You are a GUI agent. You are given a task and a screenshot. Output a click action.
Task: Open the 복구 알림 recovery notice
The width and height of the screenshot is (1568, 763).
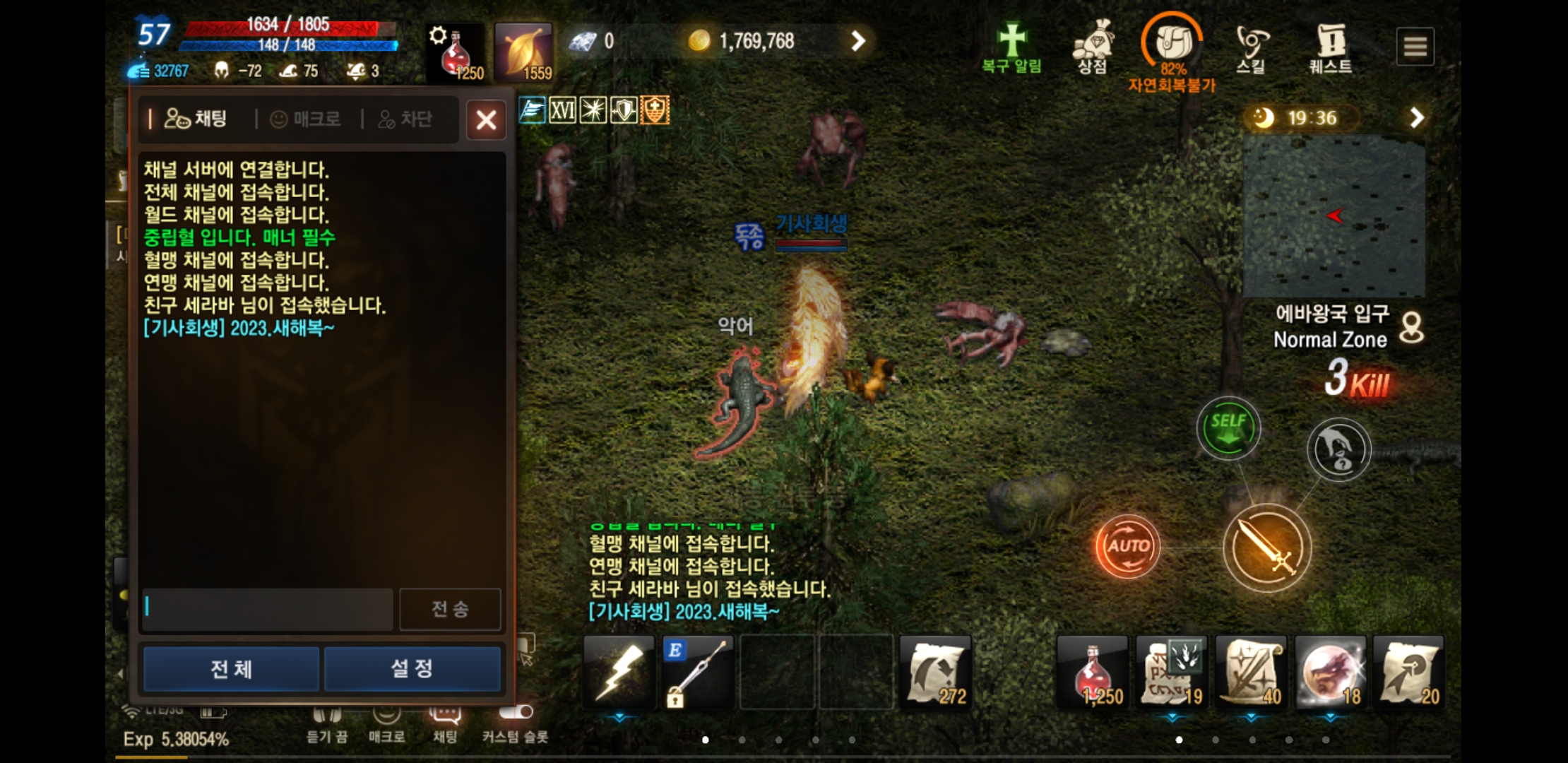tap(1011, 47)
